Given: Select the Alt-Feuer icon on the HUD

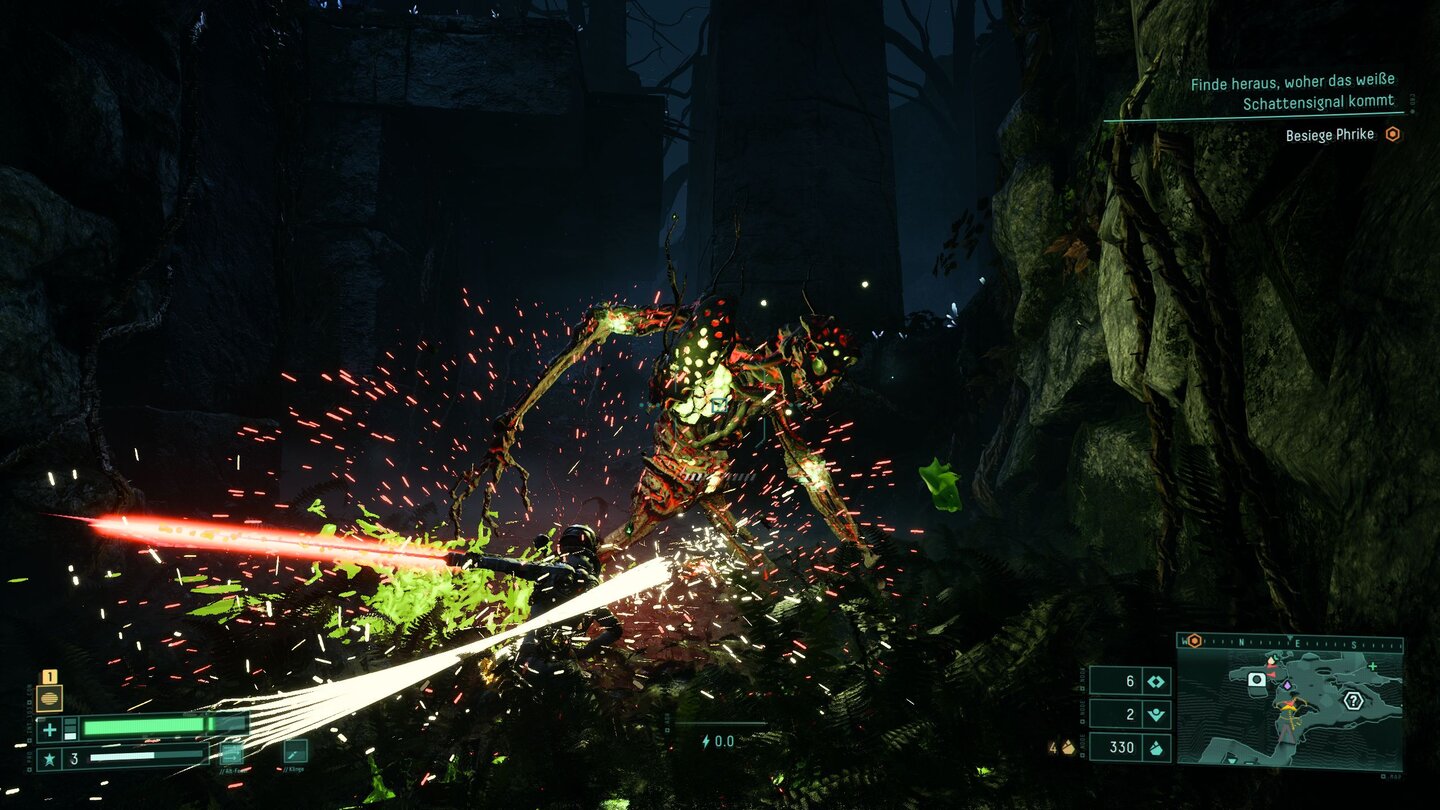Looking at the screenshot, I should [232, 754].
